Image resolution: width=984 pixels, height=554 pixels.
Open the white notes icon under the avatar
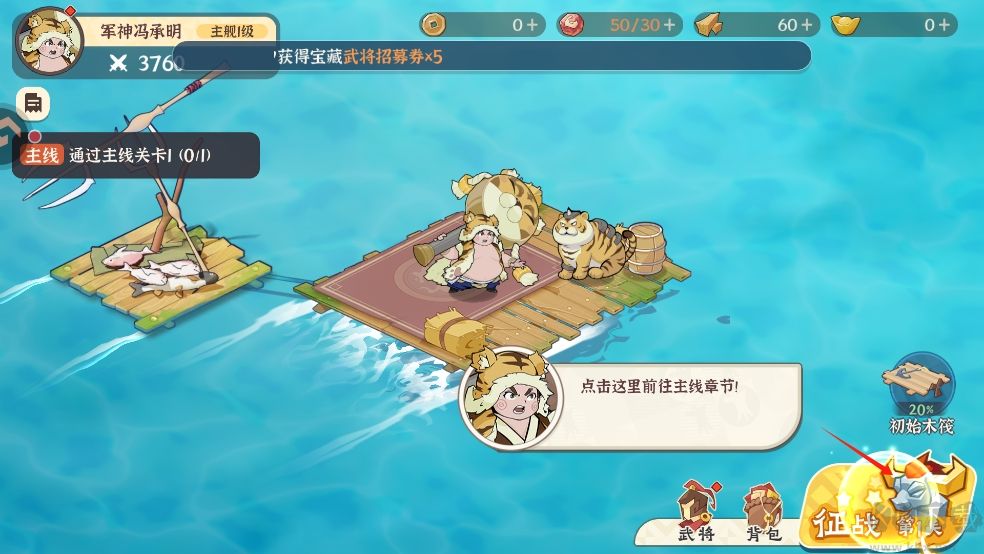[33, 103]
